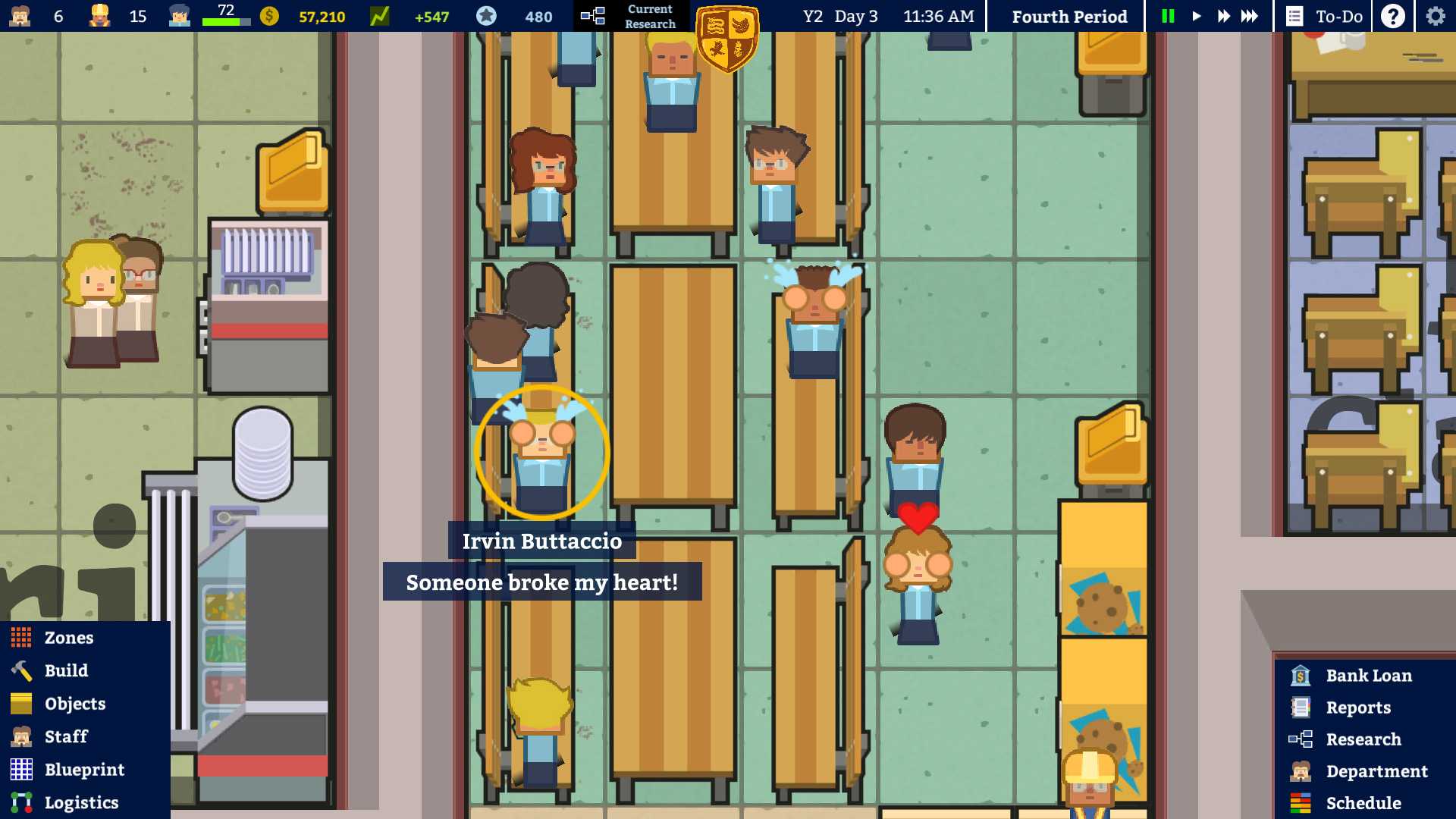Pause the game
1456x819 pixels.
(1168, 15)
